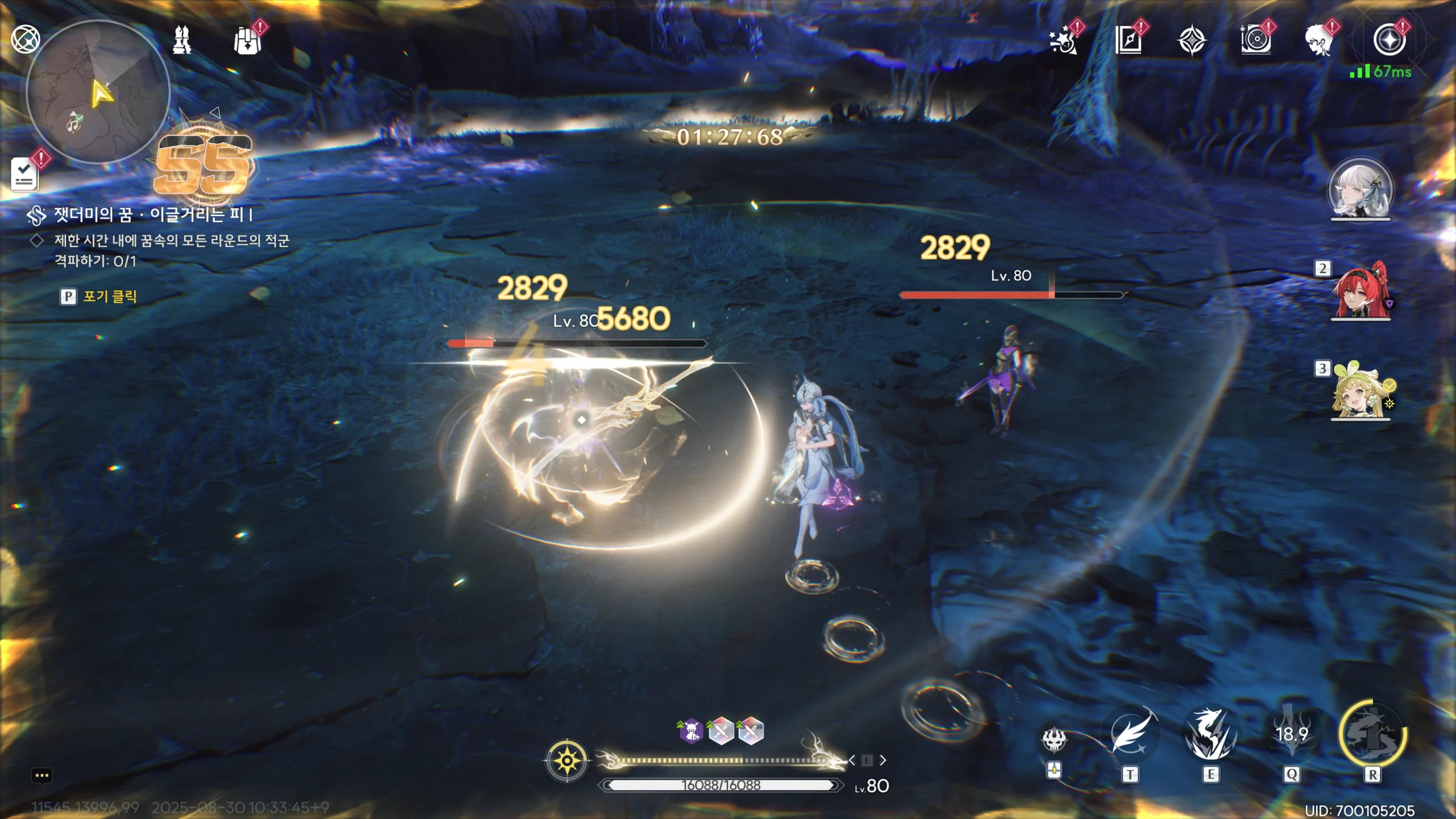This screenshot has width=1456, height=819.
Task: Click the four-pointed star emblem icon
Action: 1192,41
